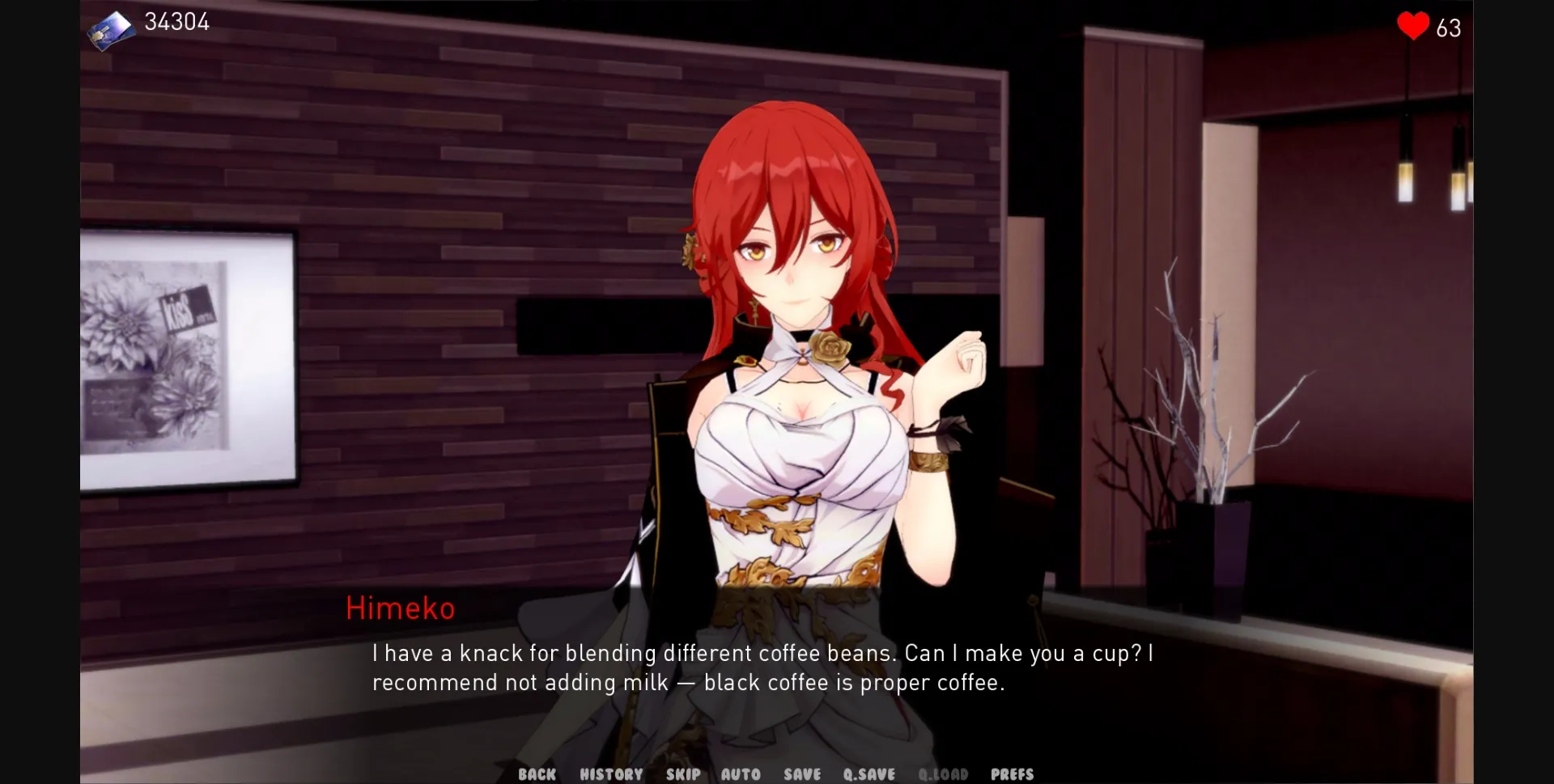Screen dimensions: 1554x784
Task: Open the Save screen
Action: click(x=800, y=773)
